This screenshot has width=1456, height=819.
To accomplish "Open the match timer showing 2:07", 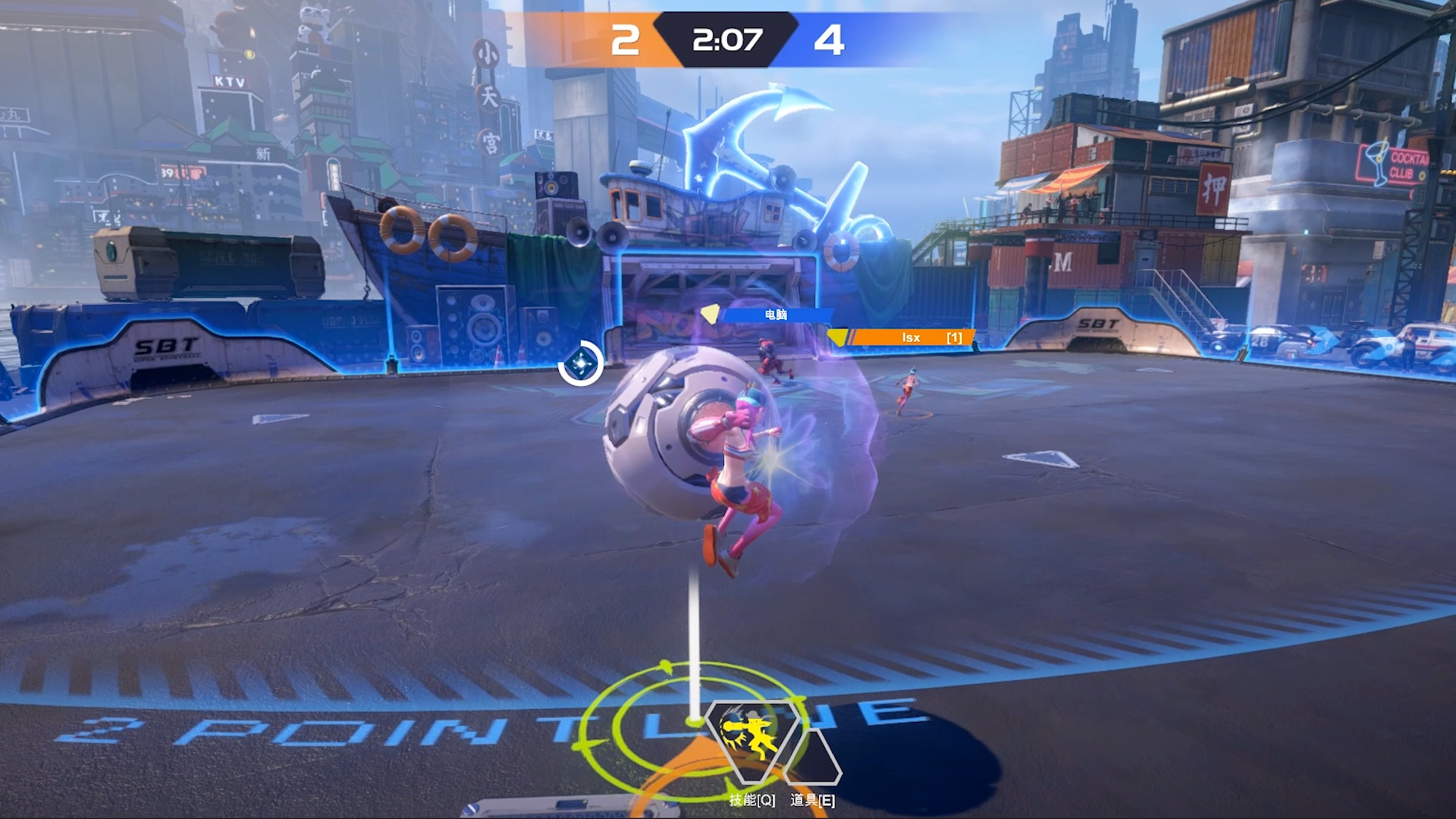I will [x=726, y=41].
